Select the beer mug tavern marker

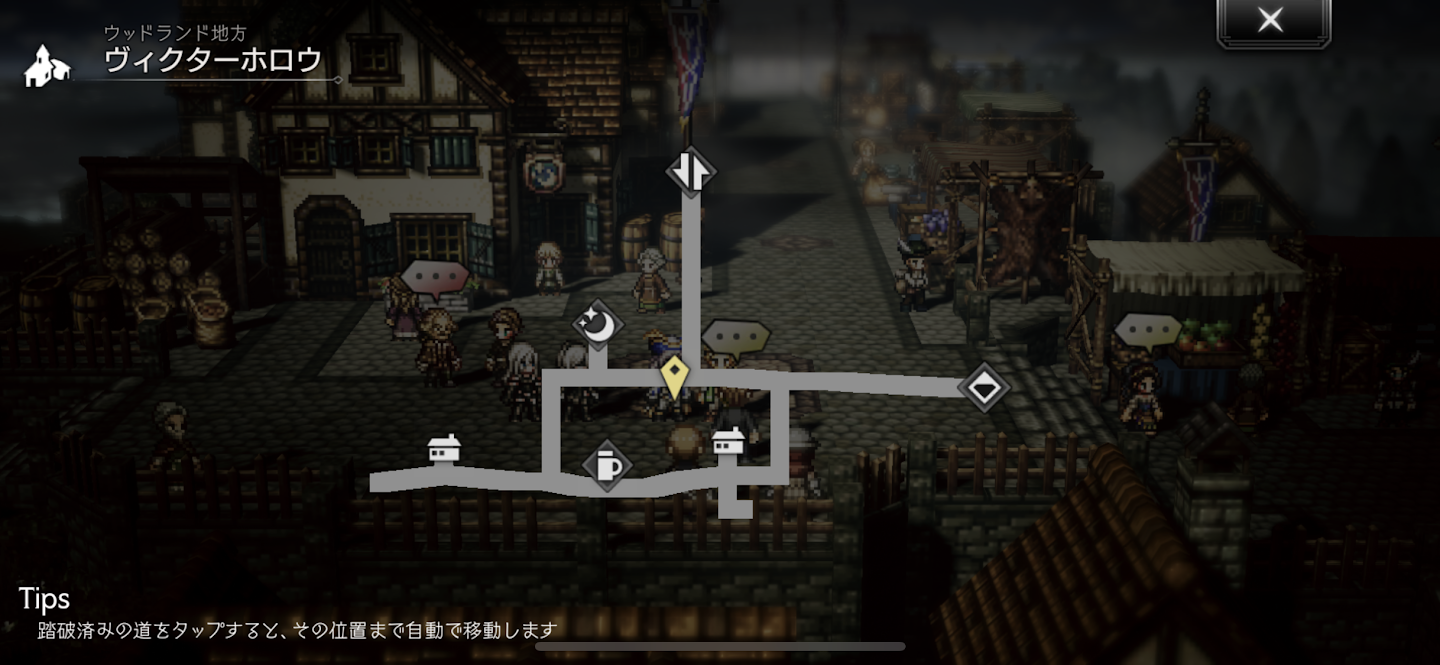pos(607,465)
